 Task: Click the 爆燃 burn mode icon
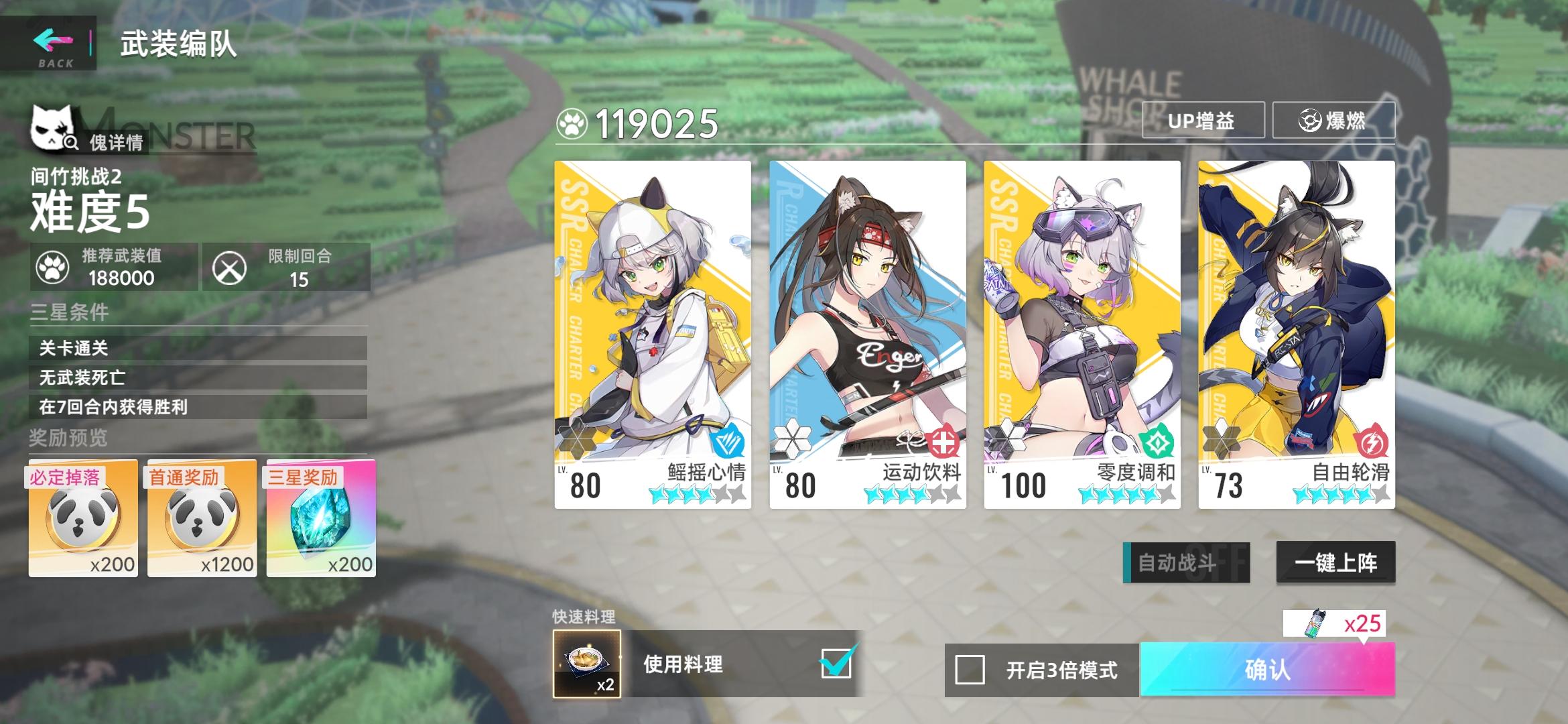tap(1310, 121)
